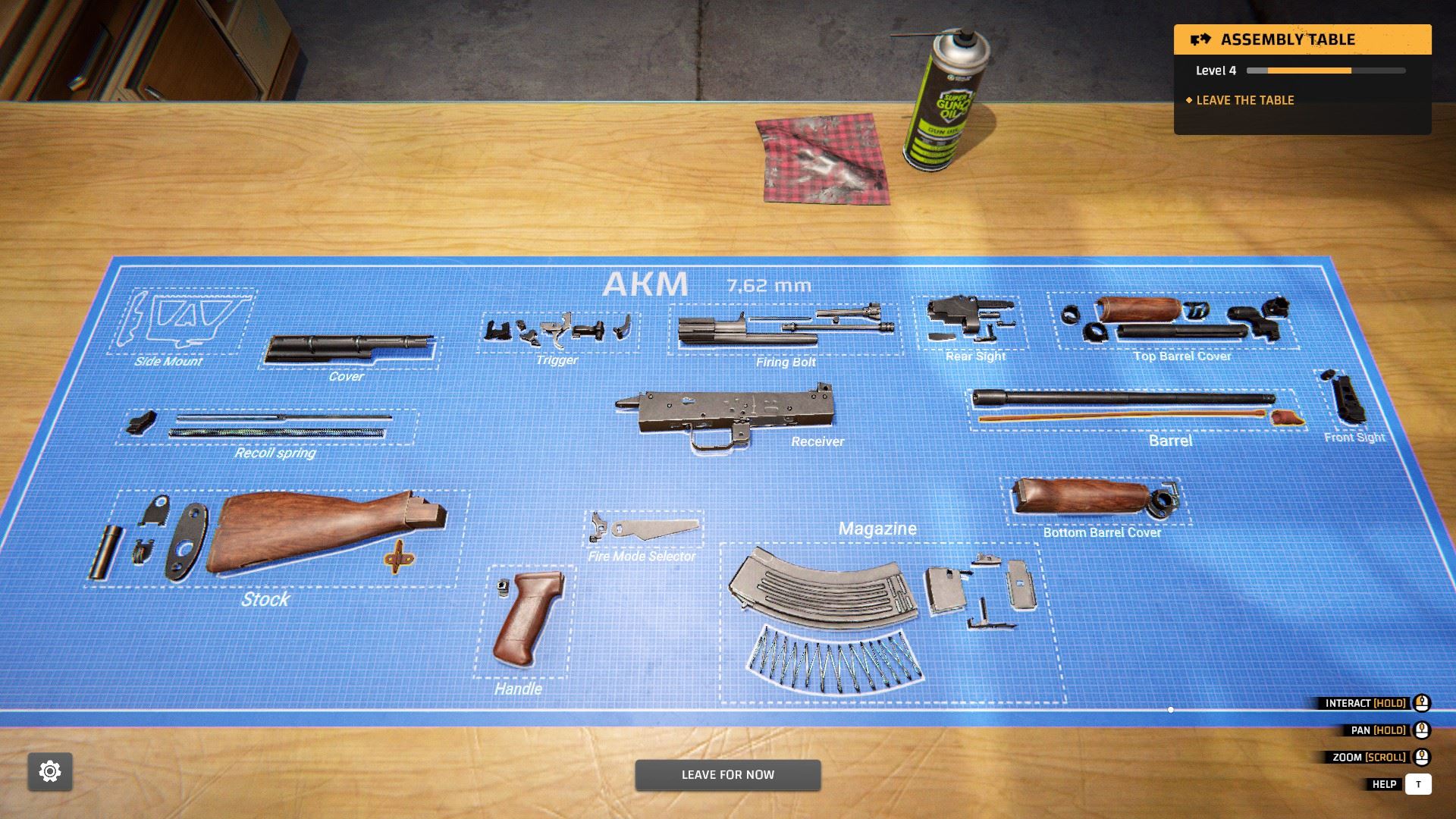
Task: Choose Leave the Table option
Action: (1244, 99)
